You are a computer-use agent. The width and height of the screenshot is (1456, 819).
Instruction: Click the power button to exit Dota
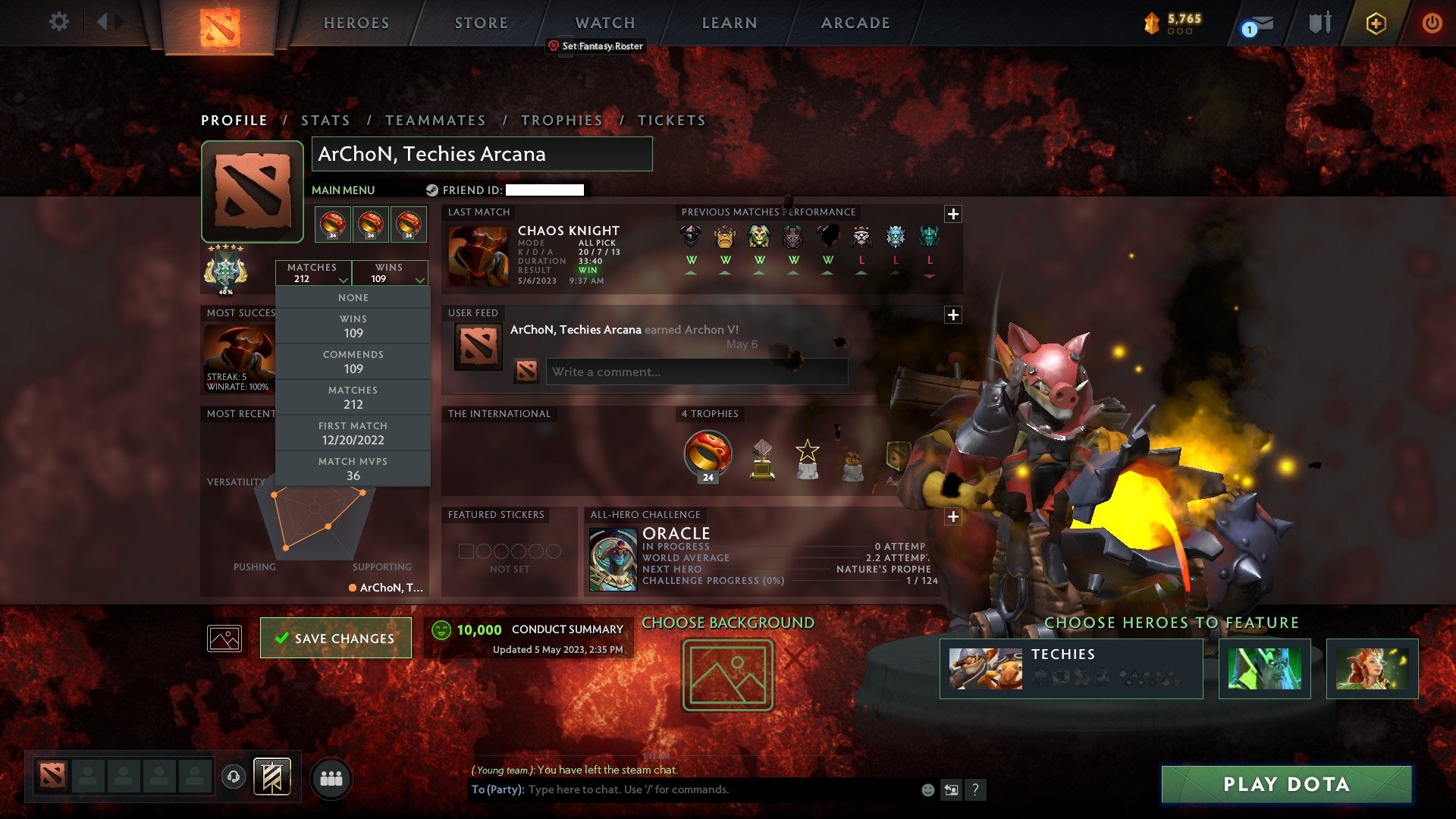coord(1432,23)
